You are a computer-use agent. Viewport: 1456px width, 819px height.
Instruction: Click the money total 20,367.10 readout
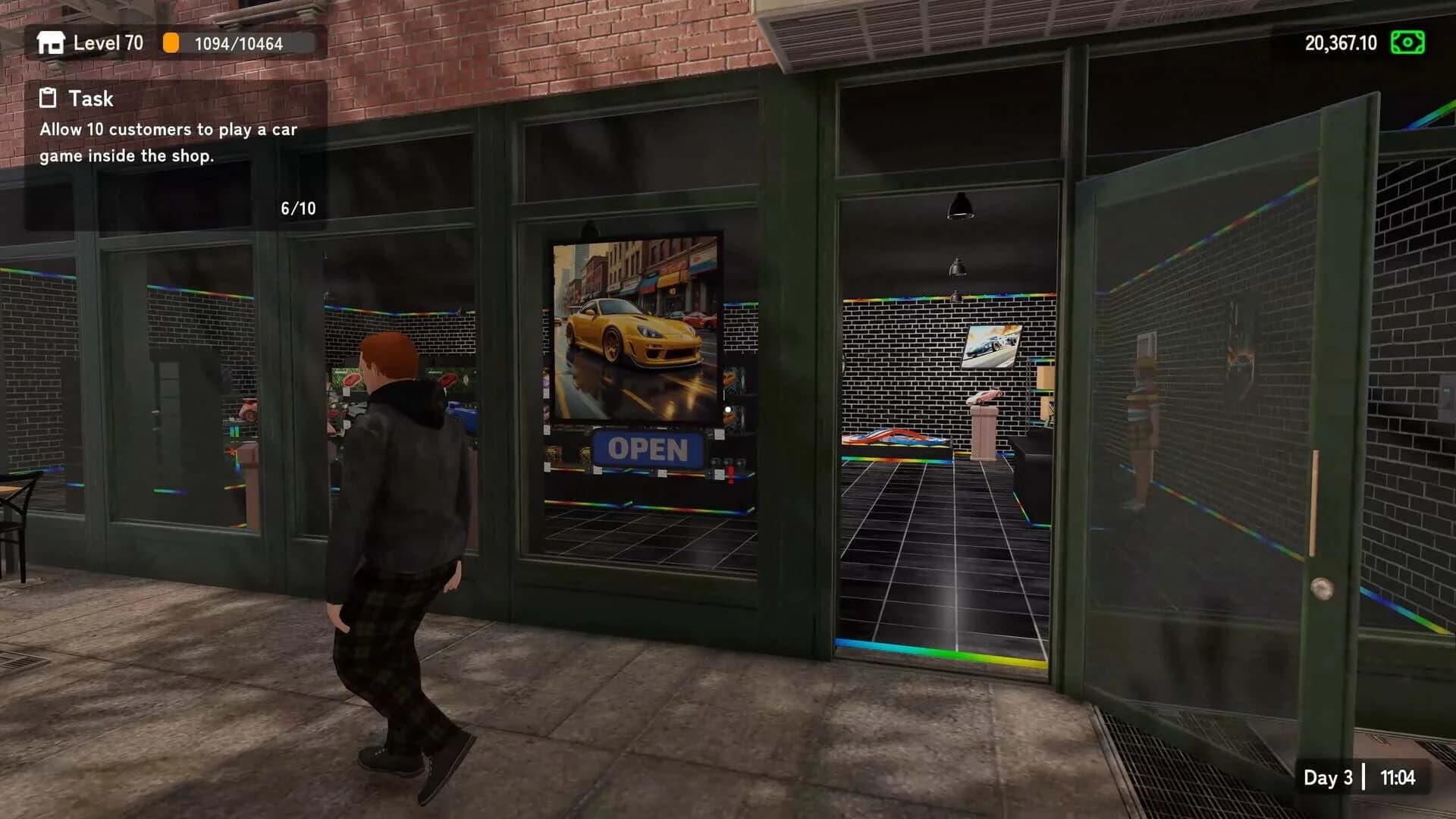pos(1340,43)
